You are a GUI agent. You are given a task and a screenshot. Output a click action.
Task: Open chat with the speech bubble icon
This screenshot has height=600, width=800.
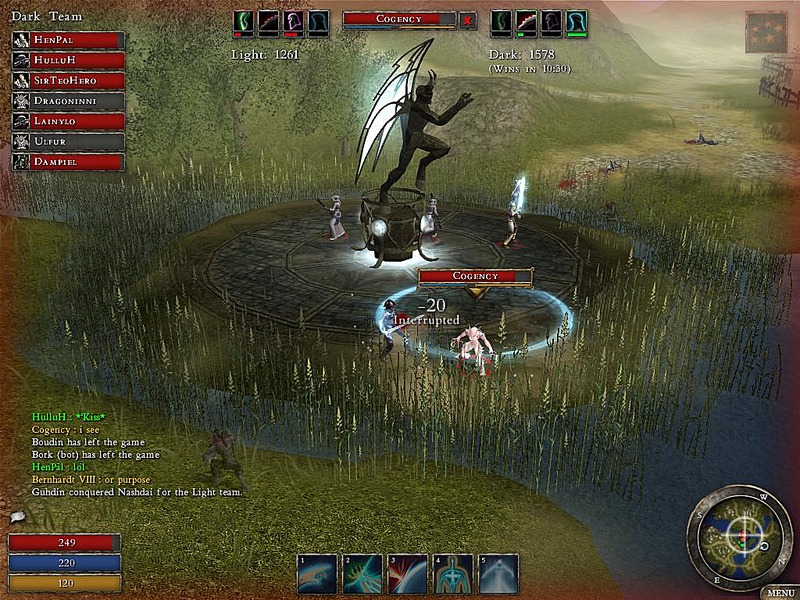point(17,517)
